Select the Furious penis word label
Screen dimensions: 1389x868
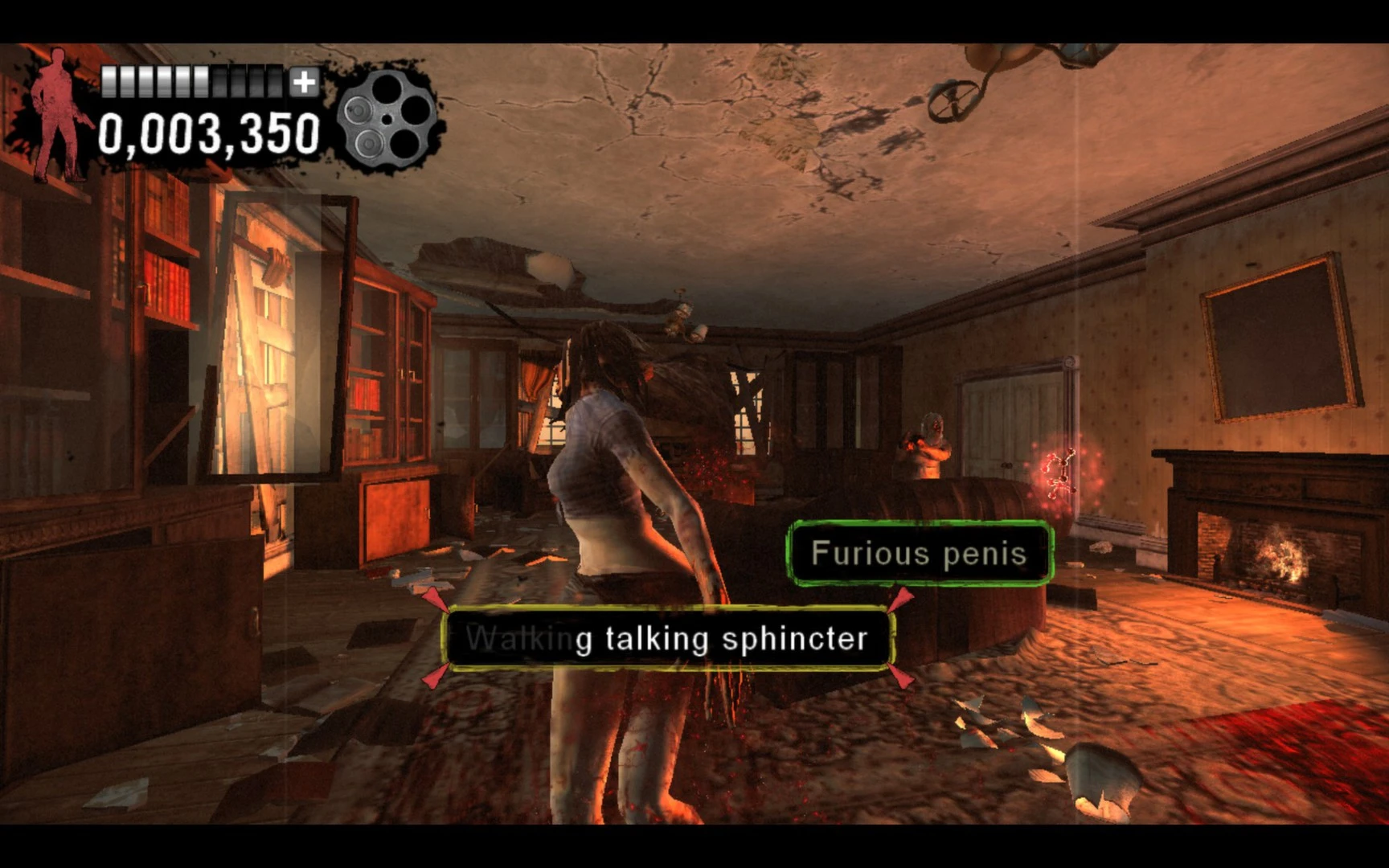click(x=920, y=554)
